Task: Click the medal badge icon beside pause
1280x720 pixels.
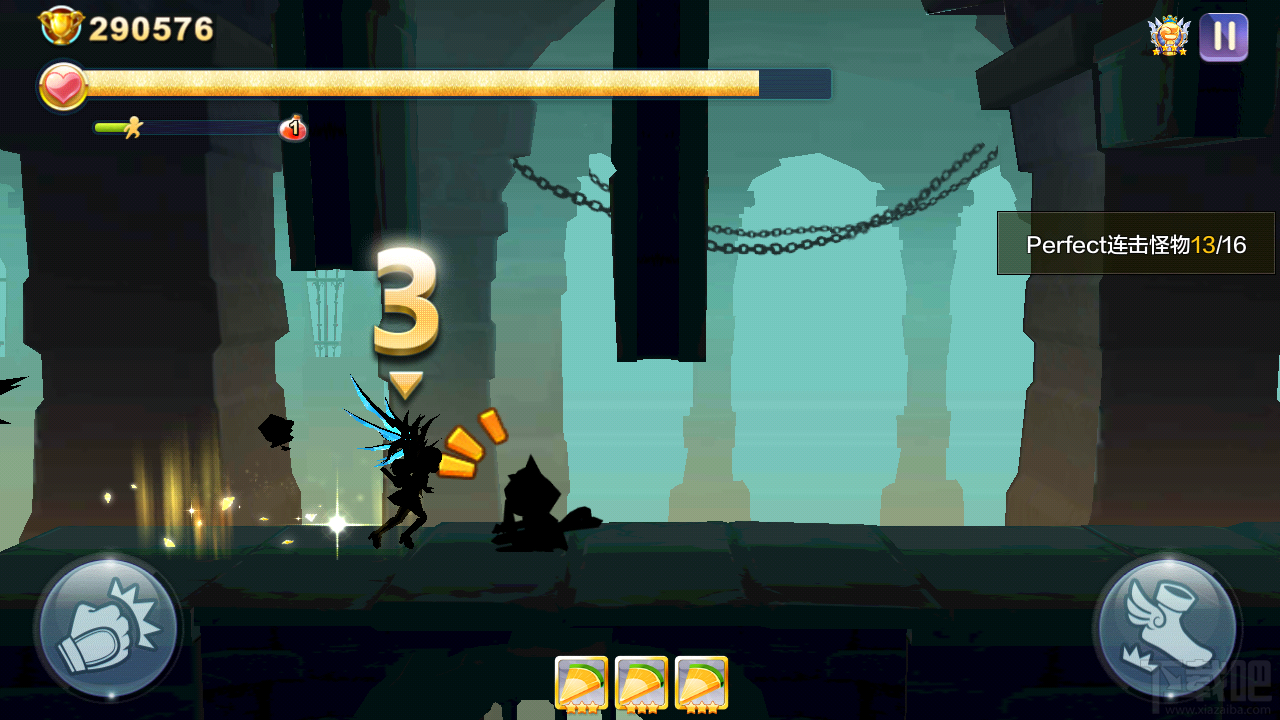Action: [x=1168, y=36]
